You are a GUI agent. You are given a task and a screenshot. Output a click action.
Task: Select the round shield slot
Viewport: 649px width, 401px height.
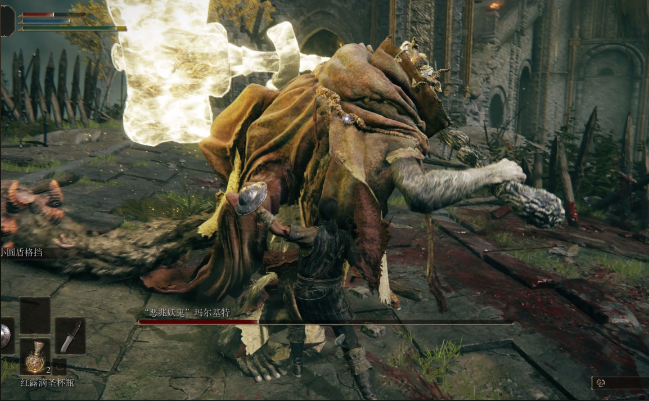coord(5,336)
